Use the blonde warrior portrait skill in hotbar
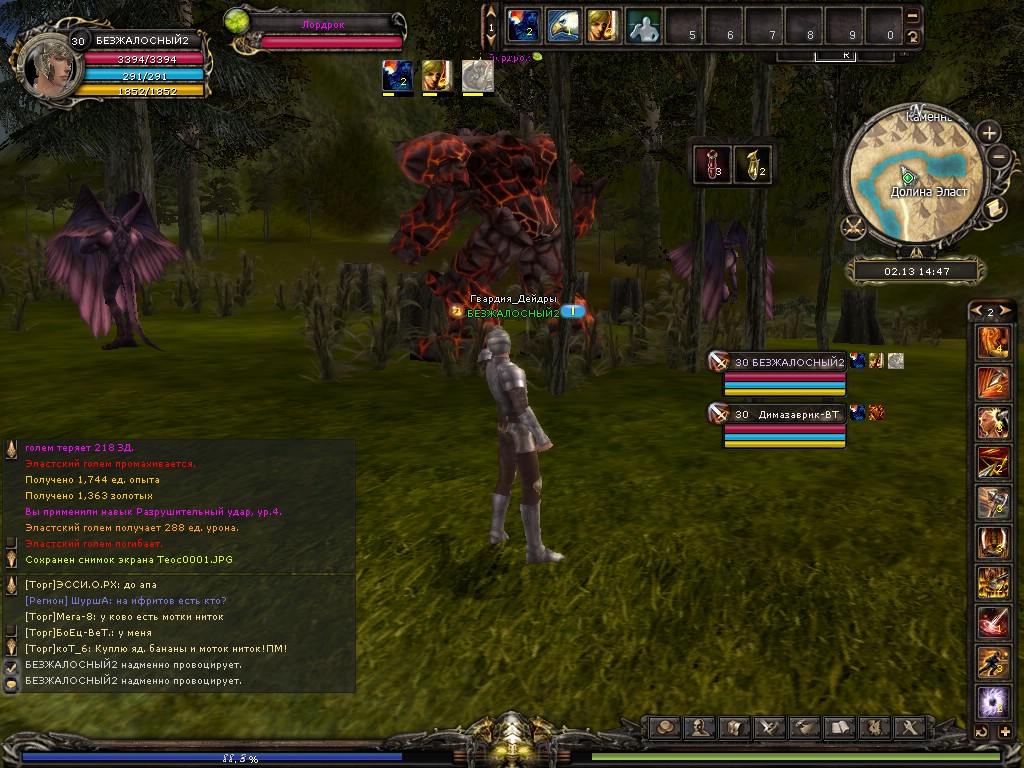 pos(602,25)
